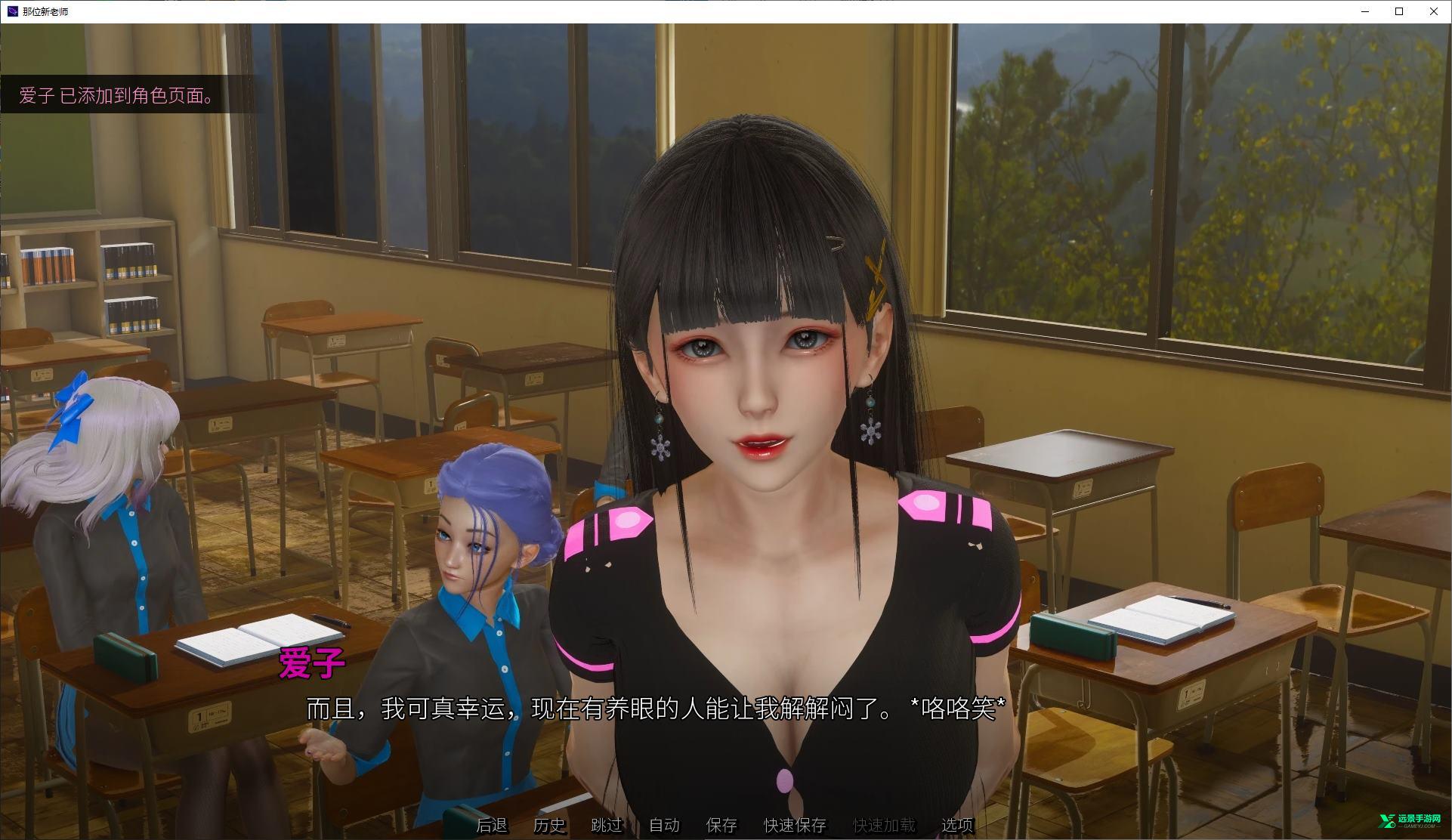The height and width of the screenshot is (840, 1452).
Task: Open the 选项 options menu
Action: 957,825
